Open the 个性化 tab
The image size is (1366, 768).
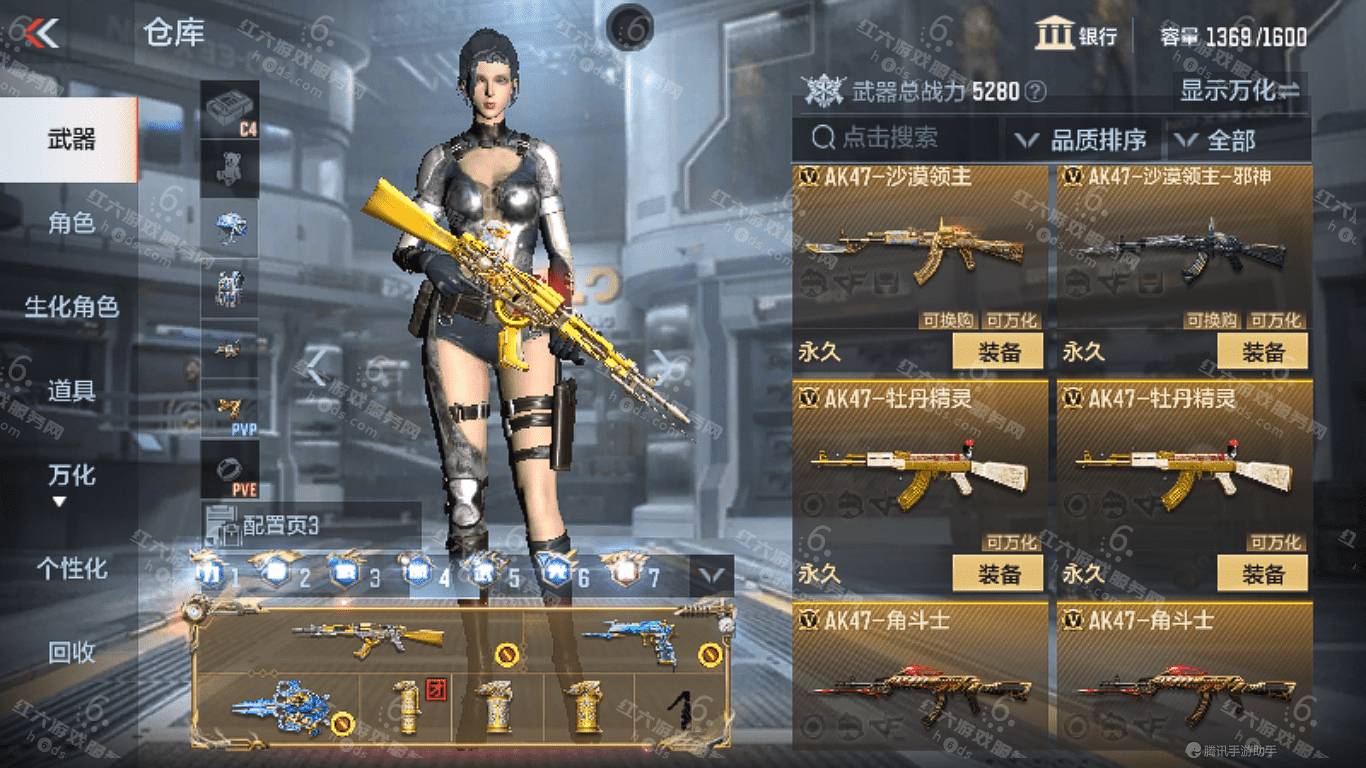[71, 568]
